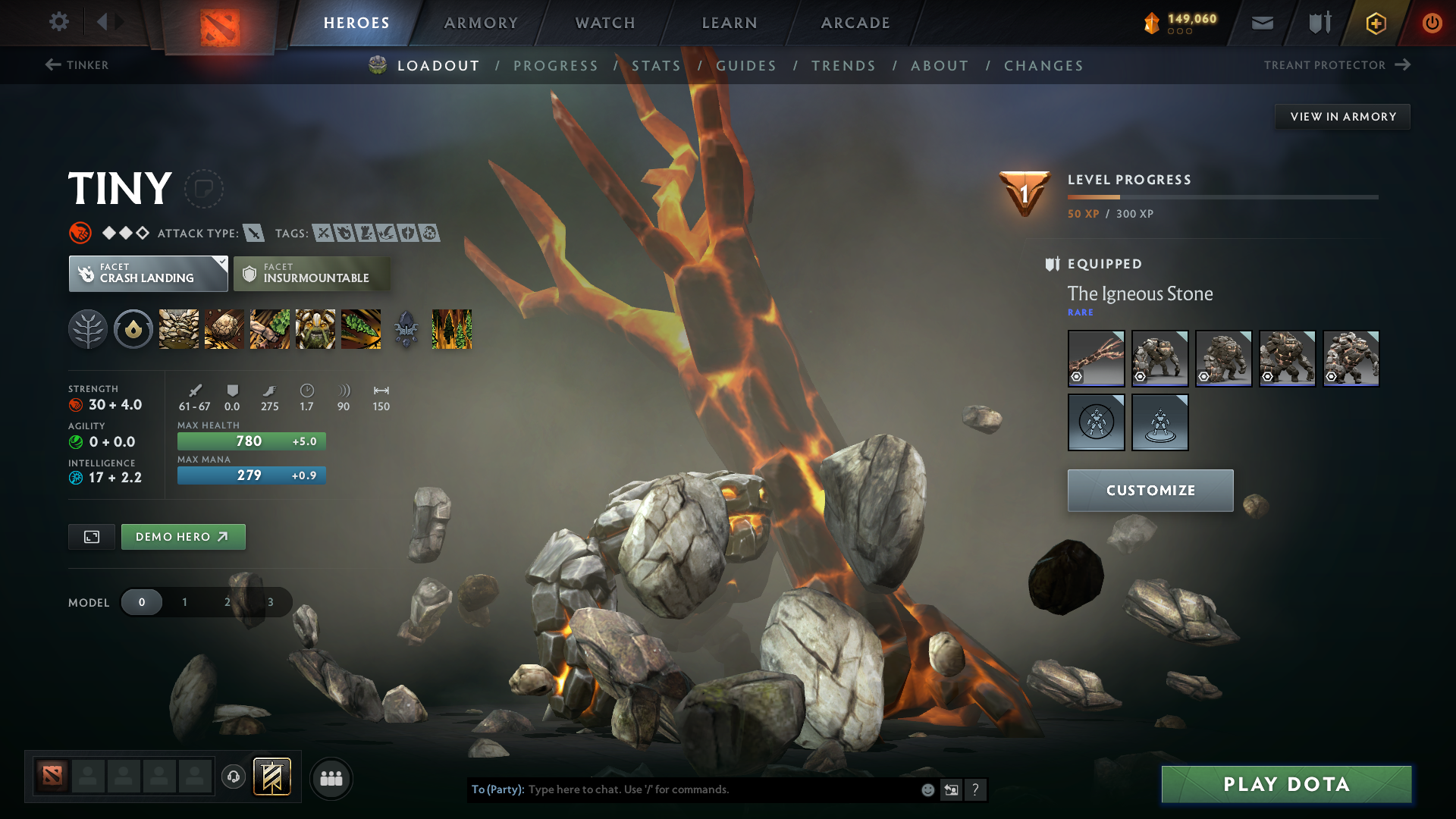Open the ARMORY menu
Image resolution: width=1456 pixels, height=819 pixels.
[x=480, y=22]
